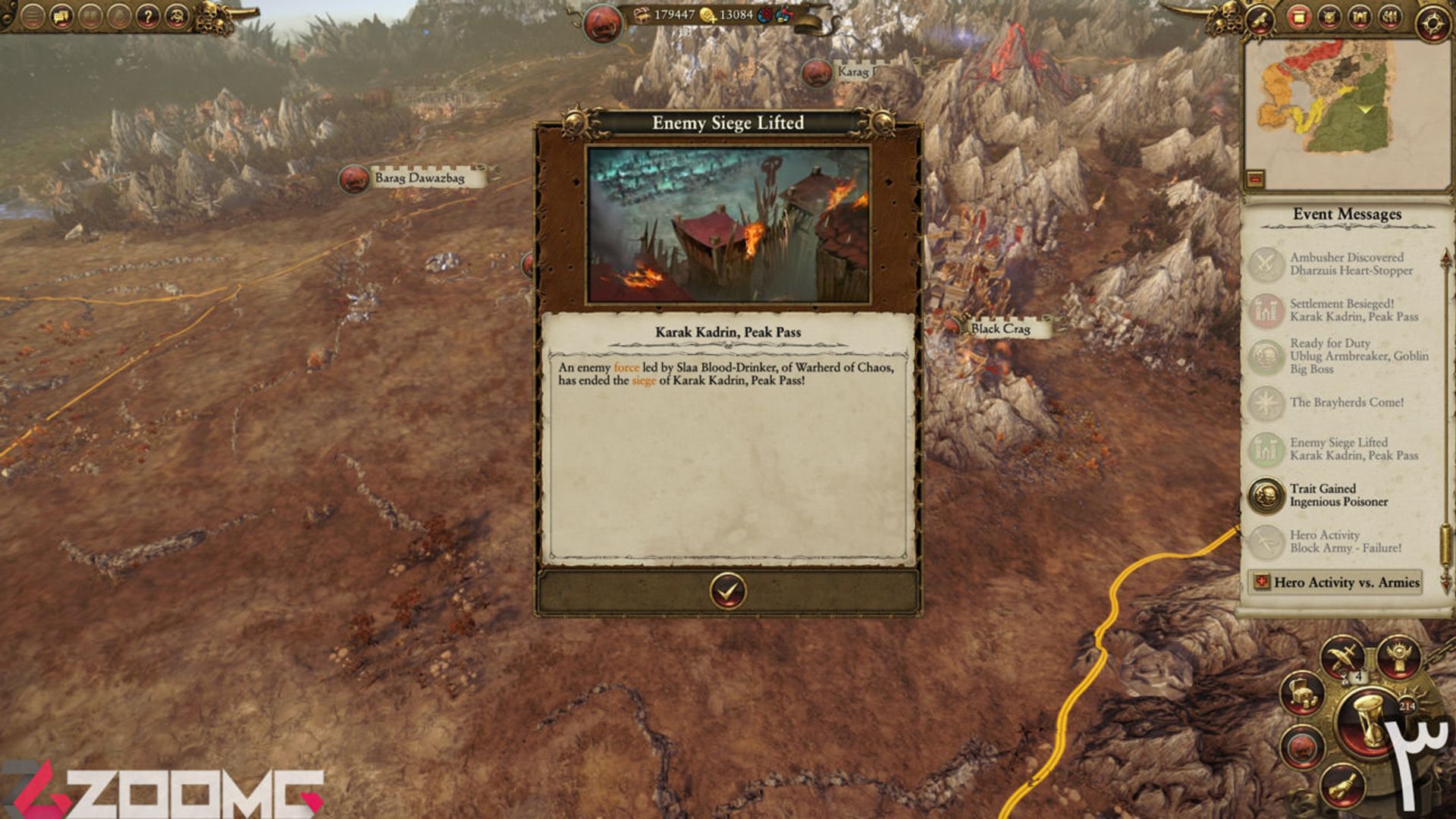View the Ready for Duty event message
This screenshot has height=819, width=1456.
pos(1358,356)
